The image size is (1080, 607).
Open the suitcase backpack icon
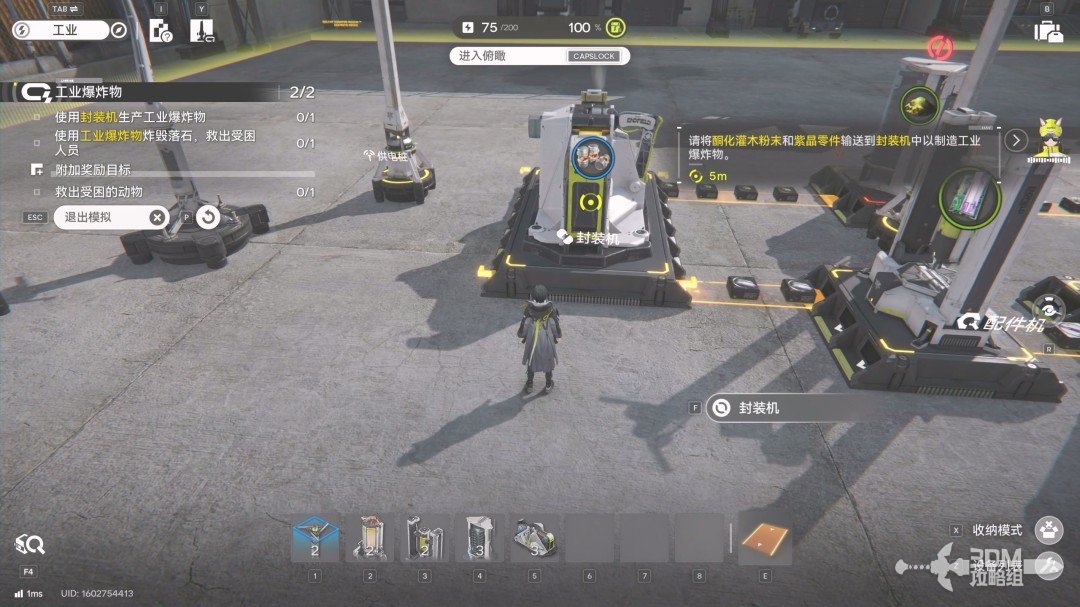(1047, 31)
